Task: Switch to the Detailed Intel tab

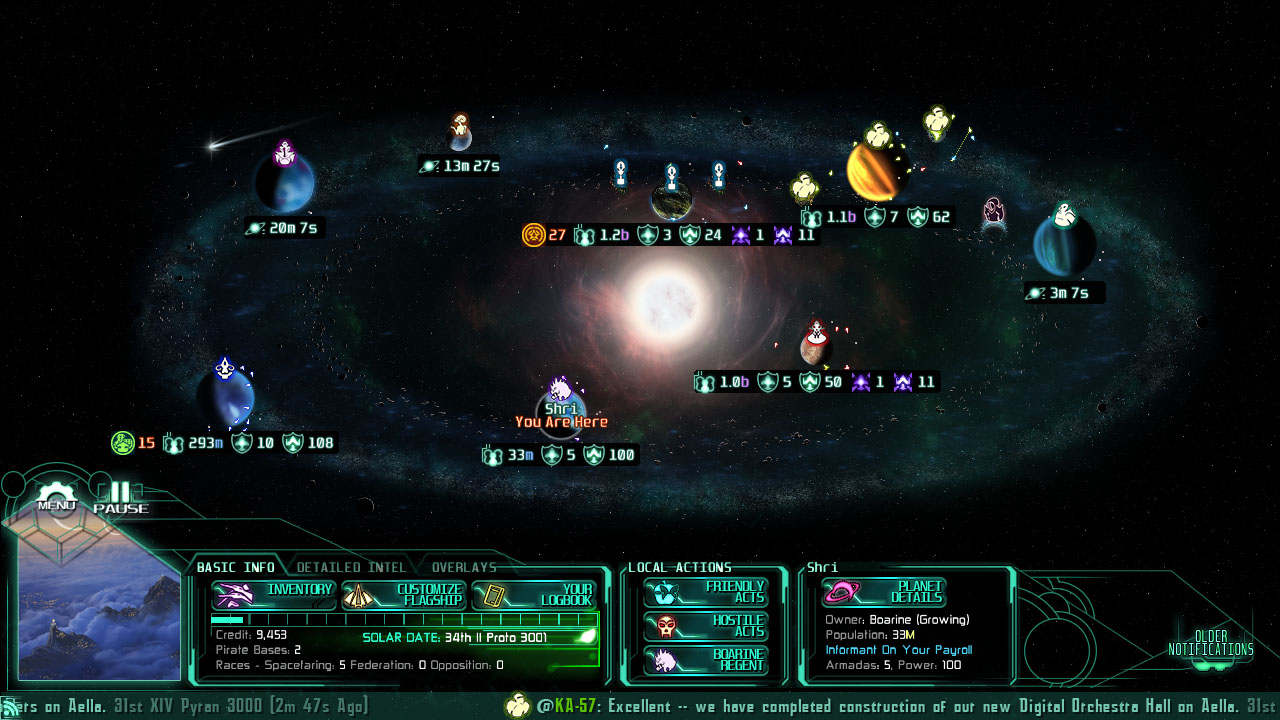Action: point(351,567)
